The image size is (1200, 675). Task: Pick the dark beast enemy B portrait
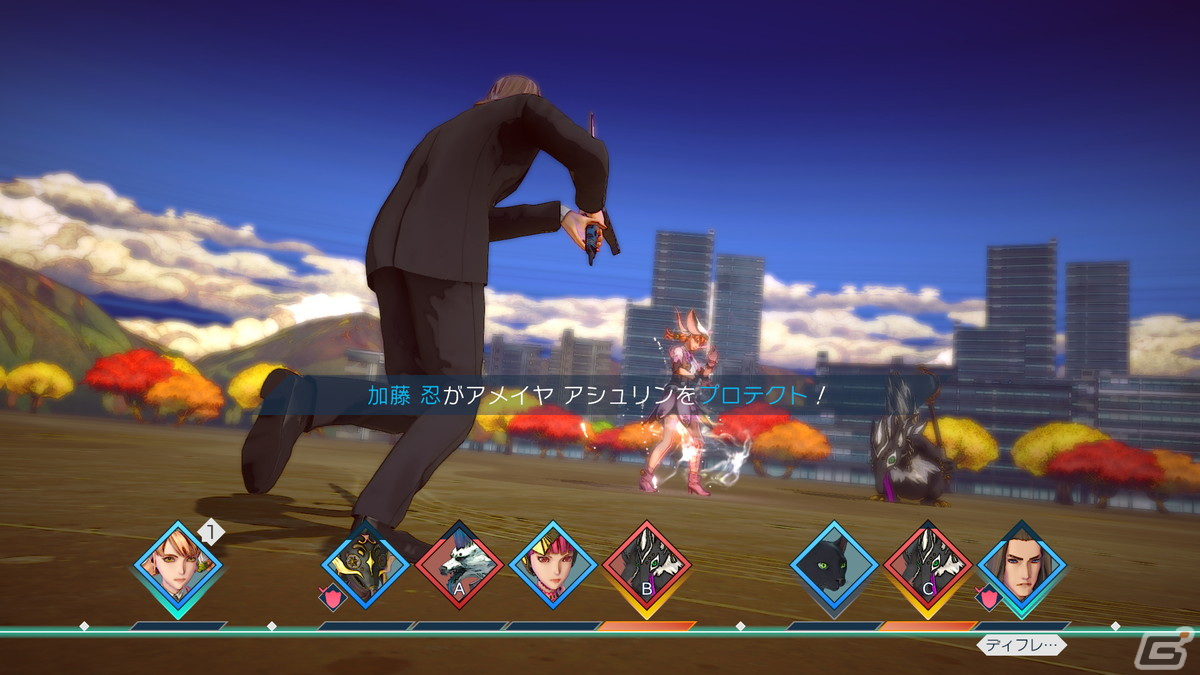point(647,566)
